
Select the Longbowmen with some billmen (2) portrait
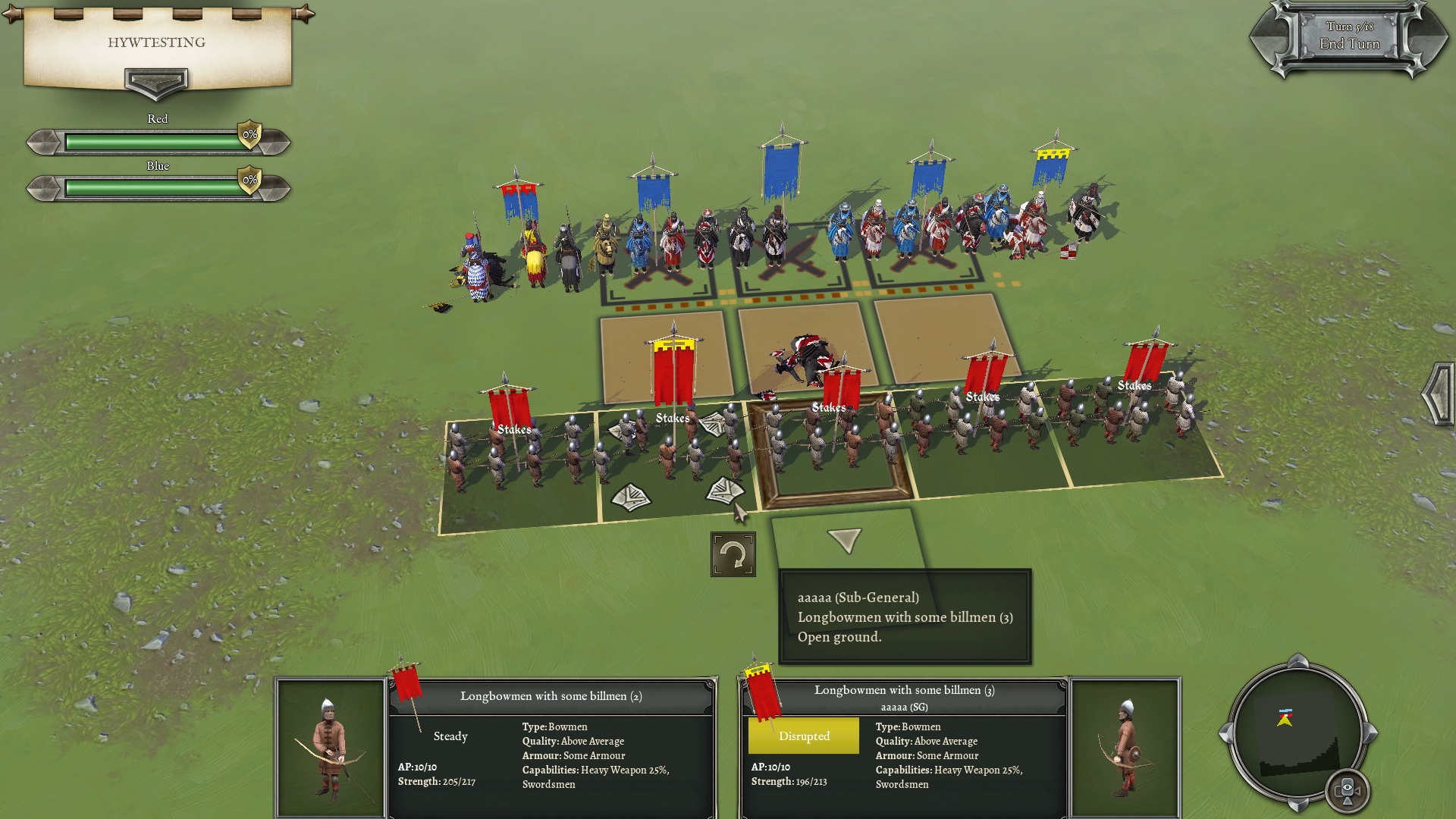click(330, 747)
